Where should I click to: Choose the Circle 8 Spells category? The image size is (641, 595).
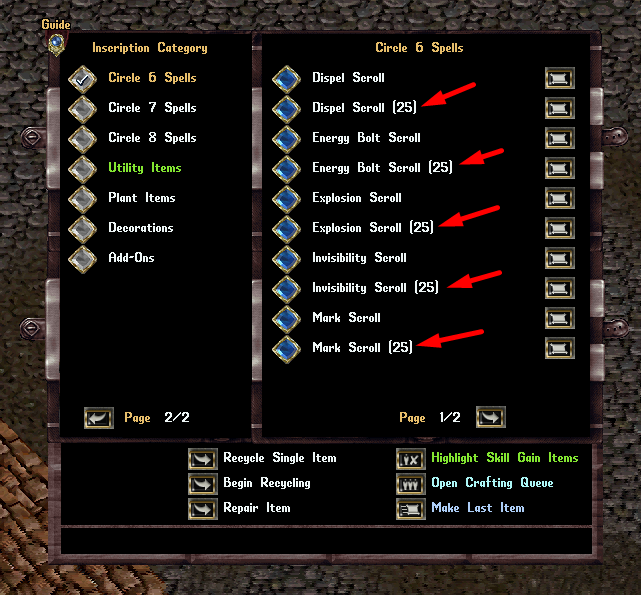[82, 138]
